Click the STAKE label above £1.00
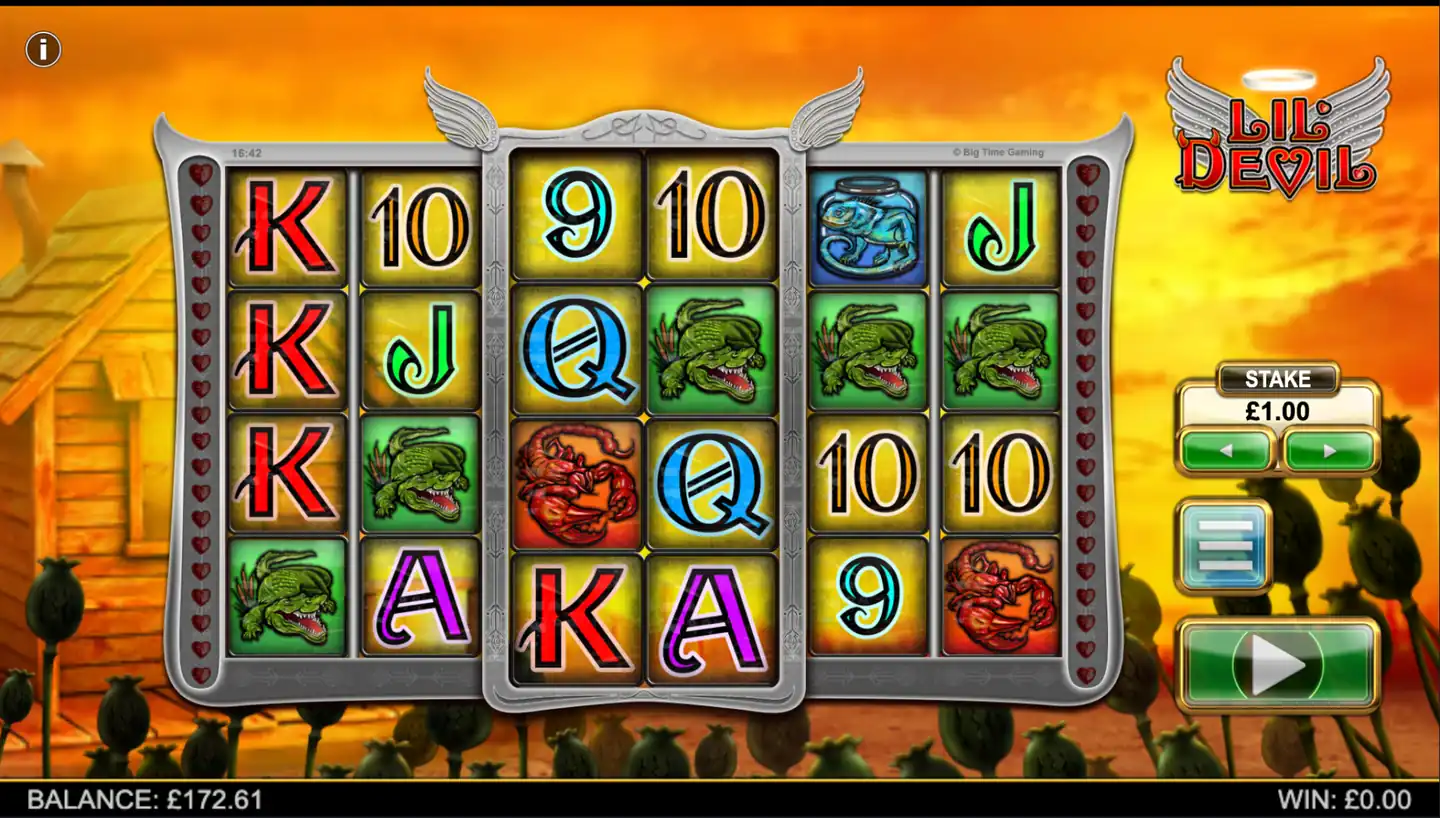 (1279, 380)
